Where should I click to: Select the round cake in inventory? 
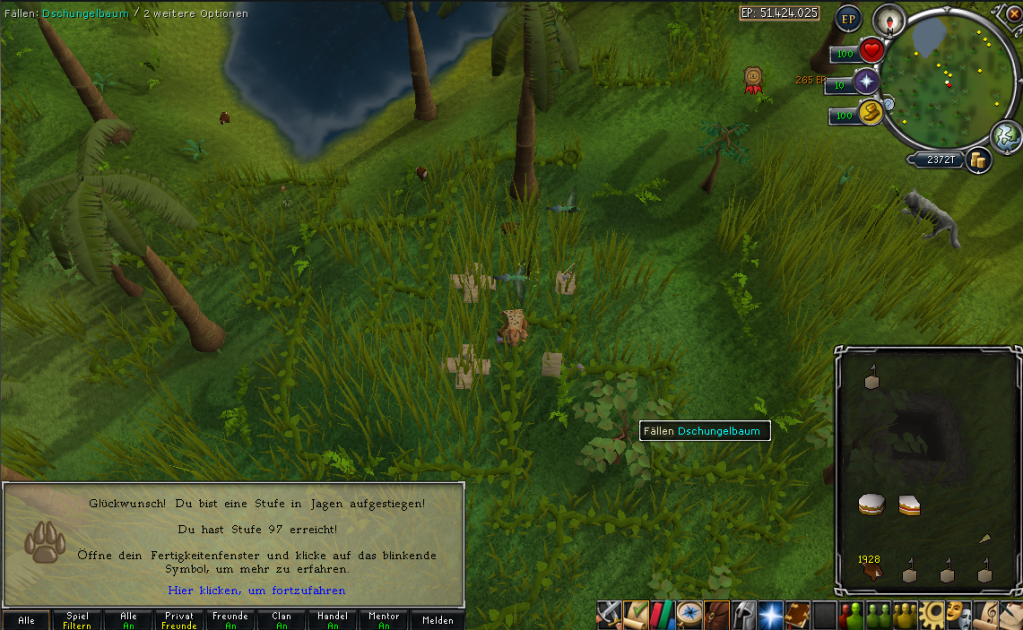pyautogui.click(x=871, y=505)
